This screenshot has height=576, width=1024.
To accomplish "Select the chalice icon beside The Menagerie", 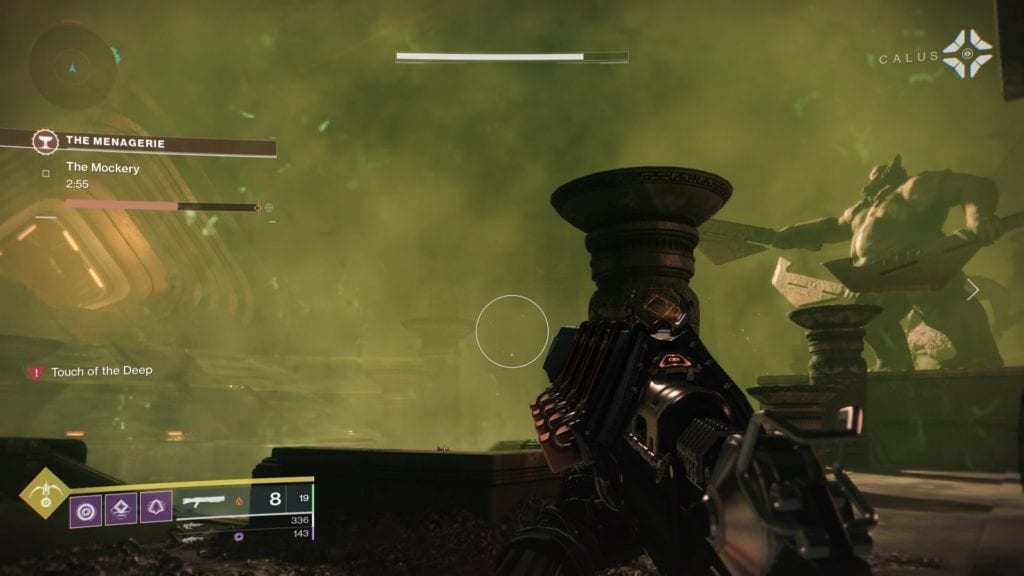I will coord(45,142).
